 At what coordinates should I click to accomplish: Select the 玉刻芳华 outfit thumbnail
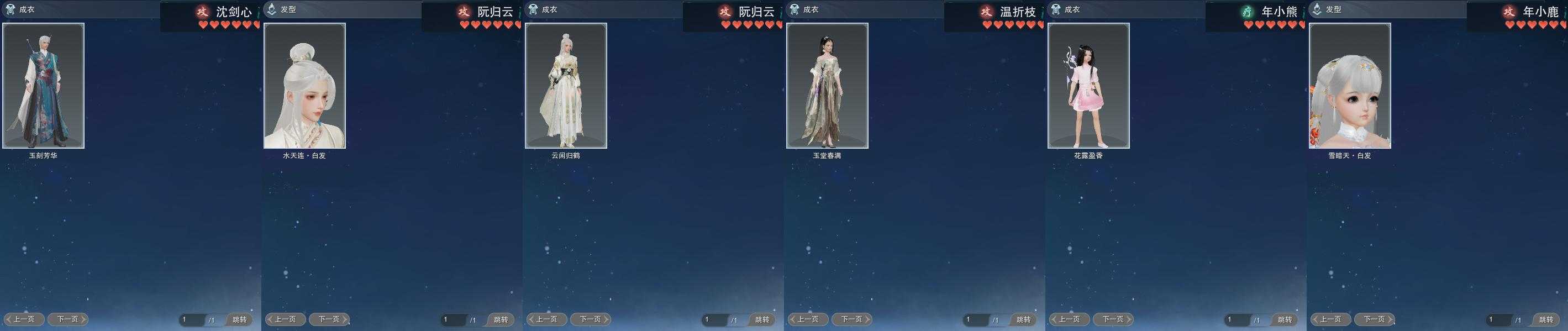[43, 86]
